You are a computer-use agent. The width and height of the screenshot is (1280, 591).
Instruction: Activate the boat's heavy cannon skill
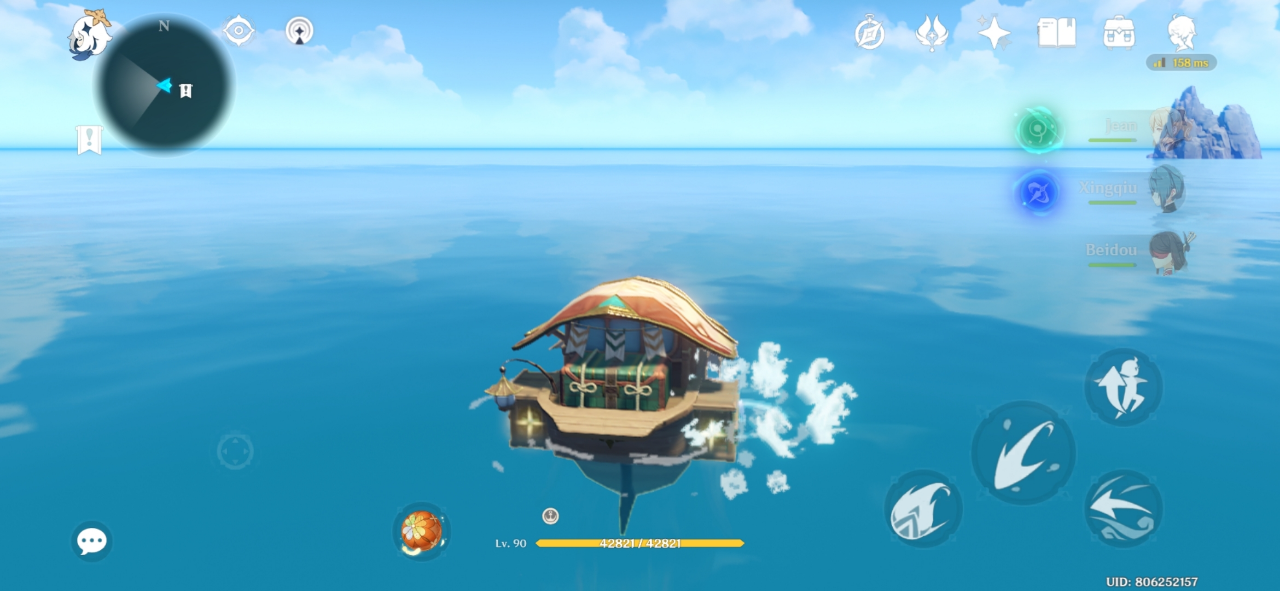pyautogui.click(x=922, y=508)
